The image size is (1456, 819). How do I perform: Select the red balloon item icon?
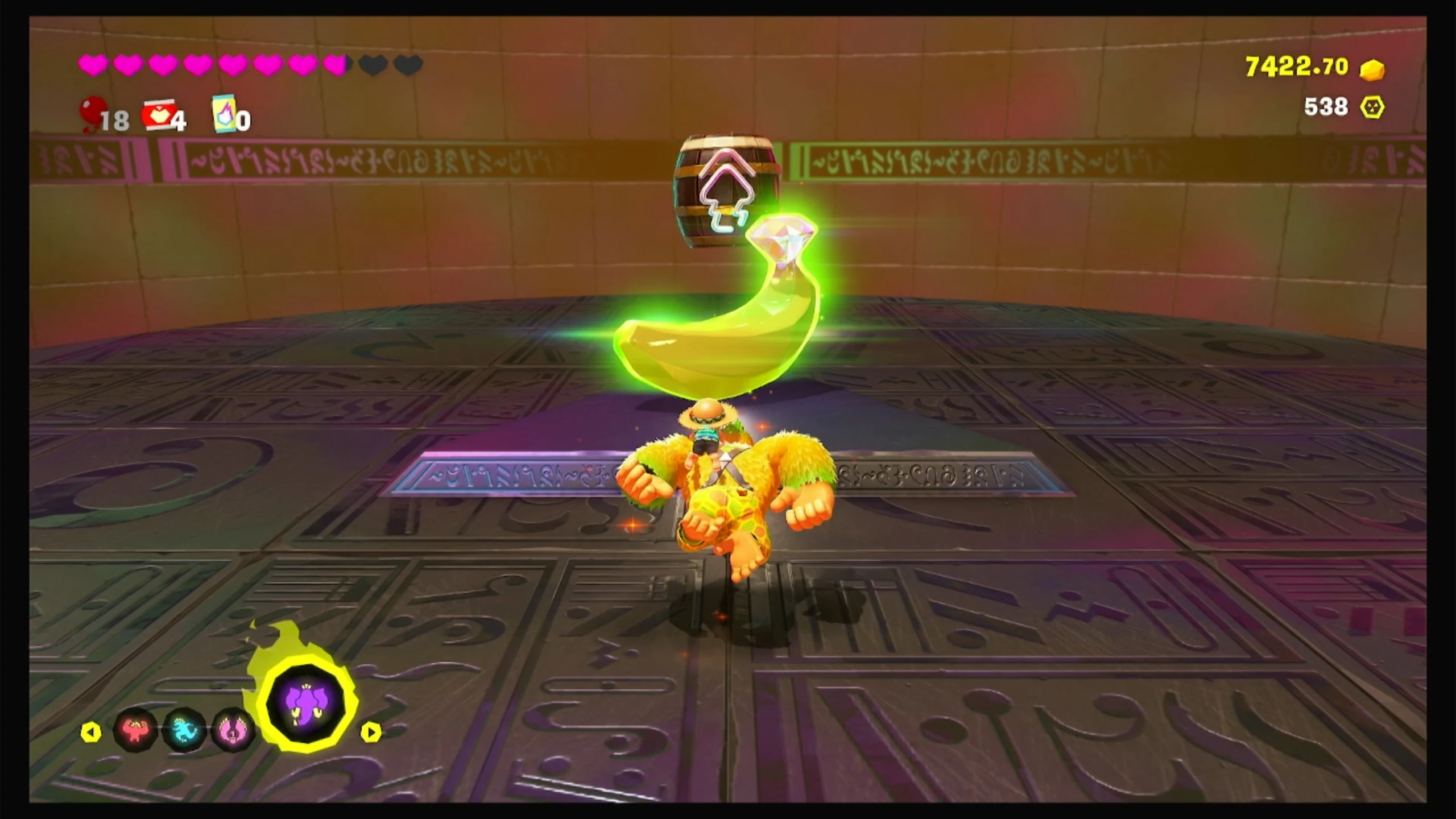(x=93, y=113)
